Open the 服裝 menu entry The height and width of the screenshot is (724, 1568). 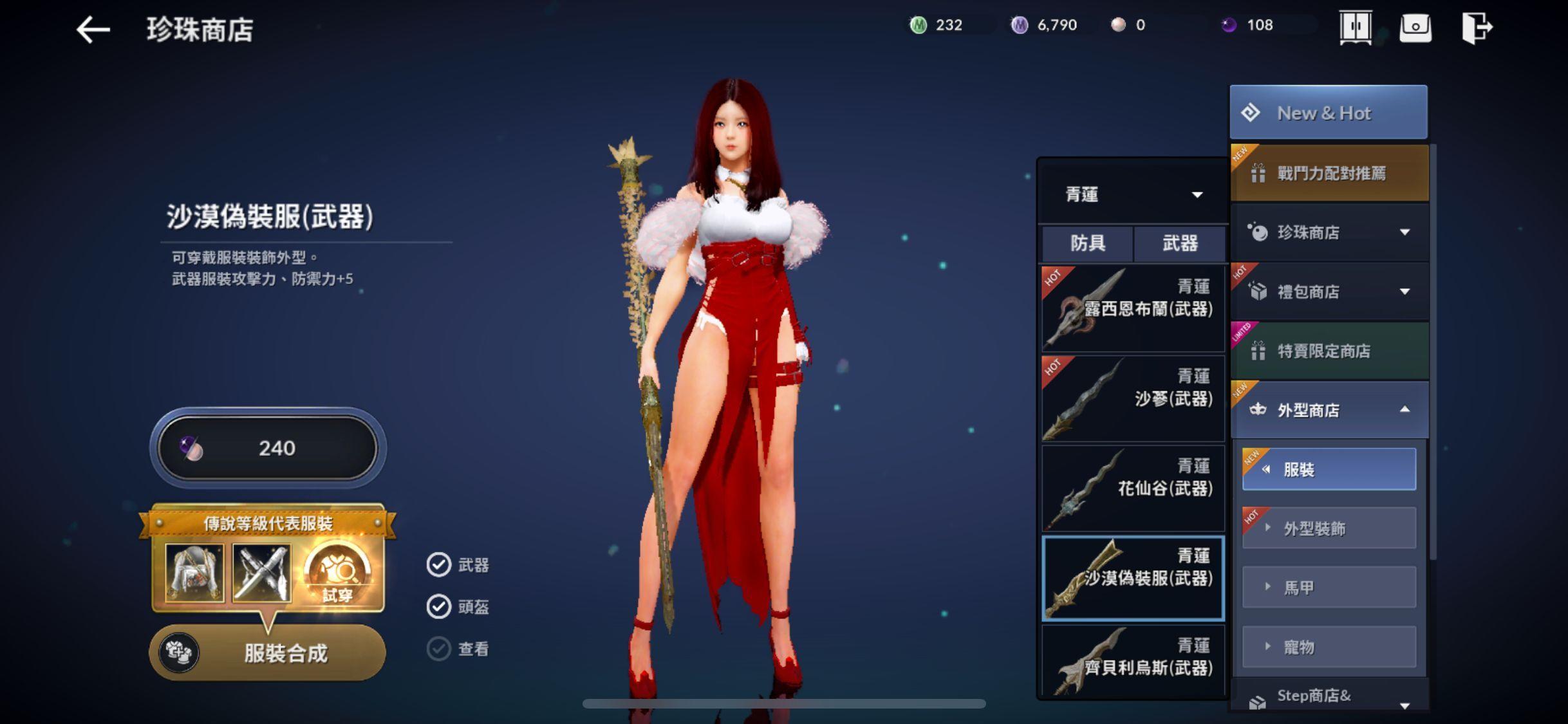pos(1329,469)
